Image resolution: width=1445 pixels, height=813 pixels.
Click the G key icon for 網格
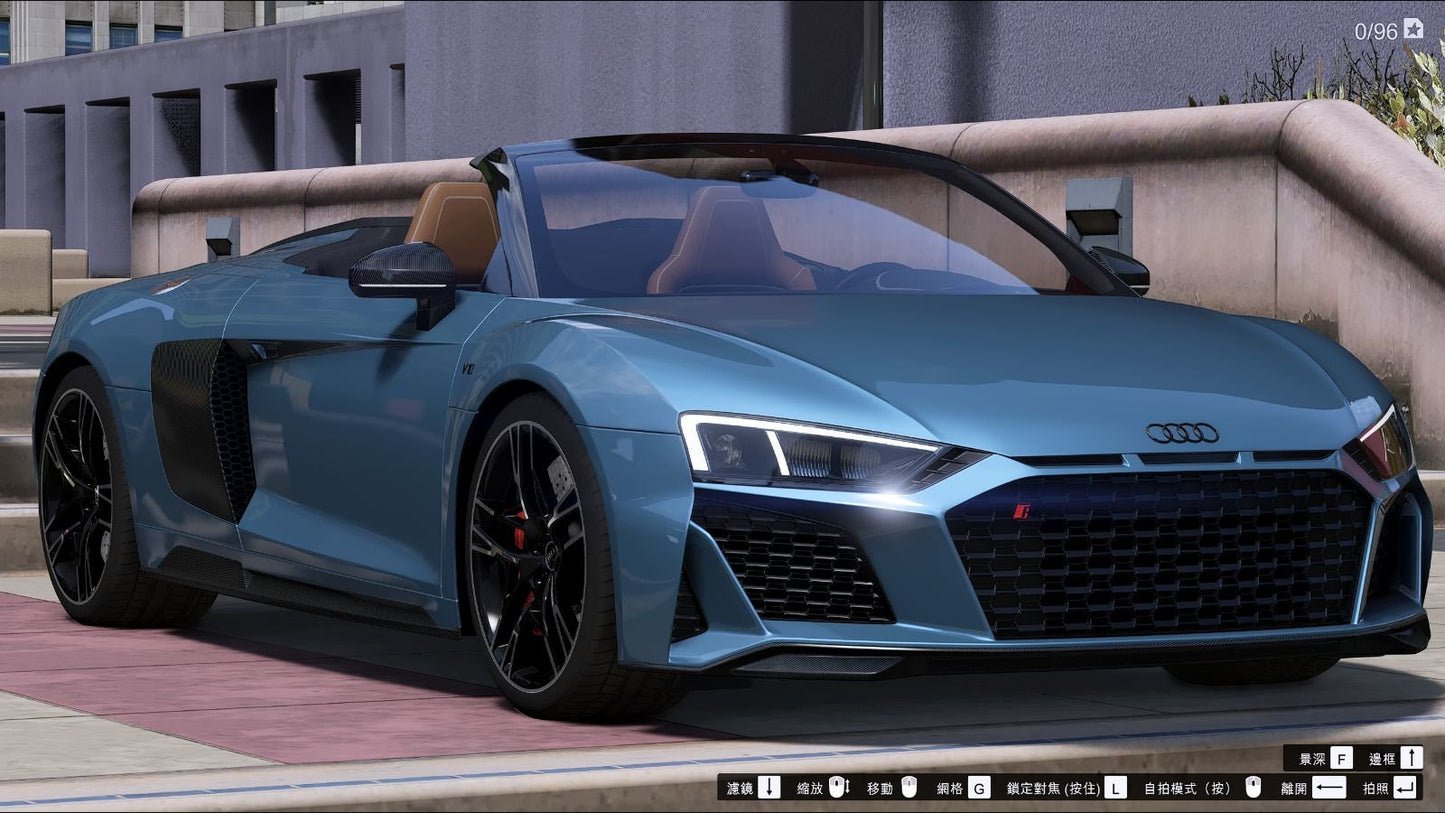(x=980, y=787)
